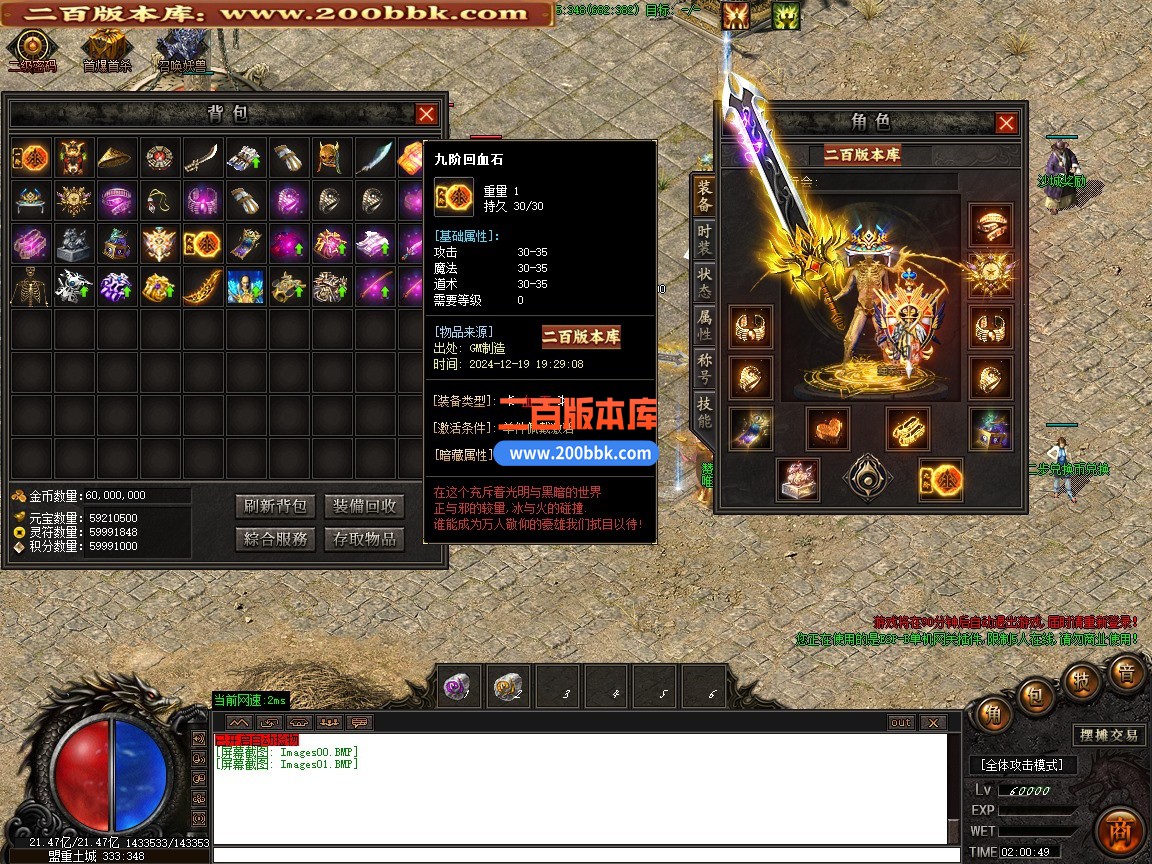Click the chat text input field

pyautogui.click(x=580, y=855)
